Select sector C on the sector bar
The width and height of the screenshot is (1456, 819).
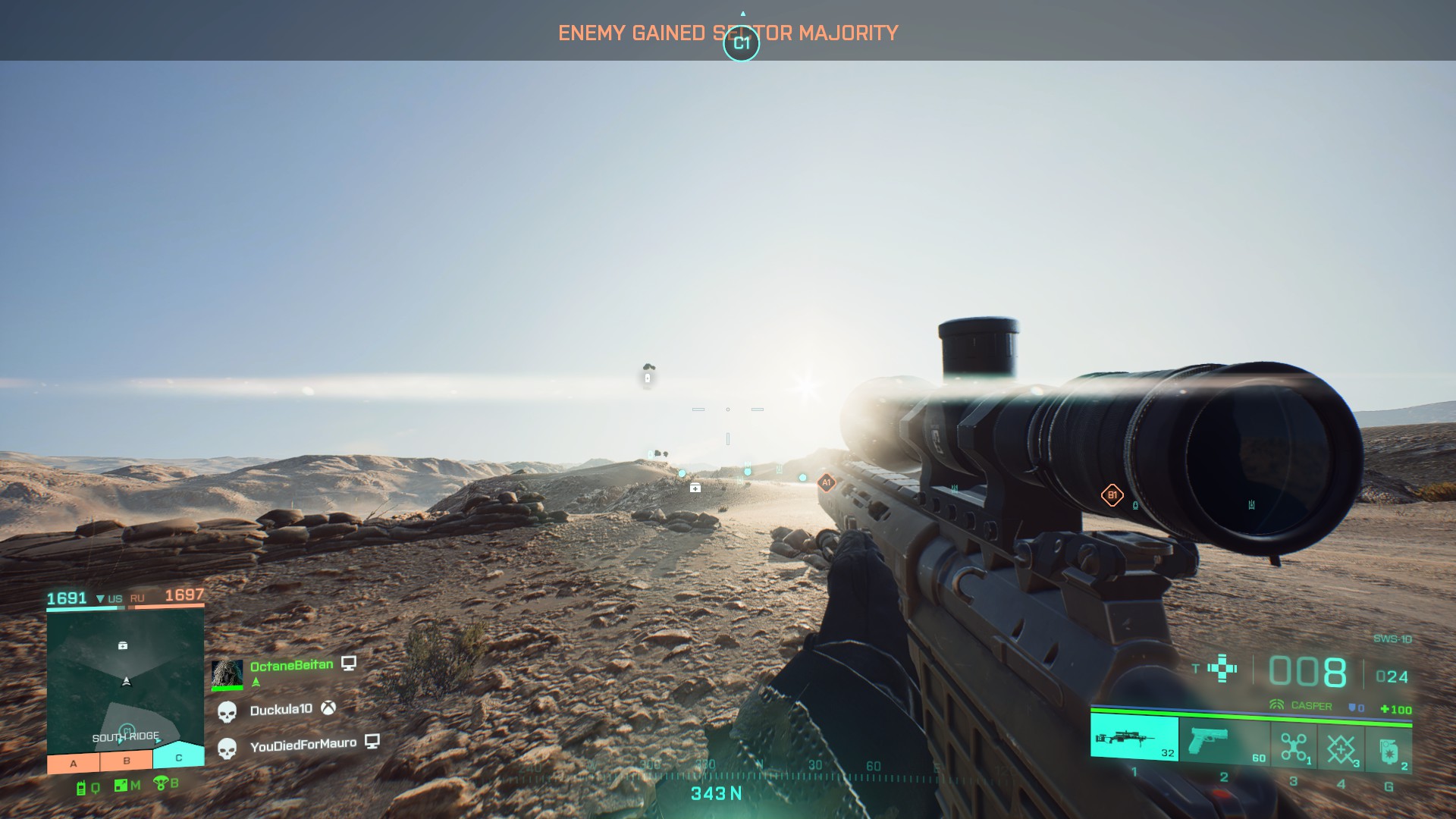point(179,758)
